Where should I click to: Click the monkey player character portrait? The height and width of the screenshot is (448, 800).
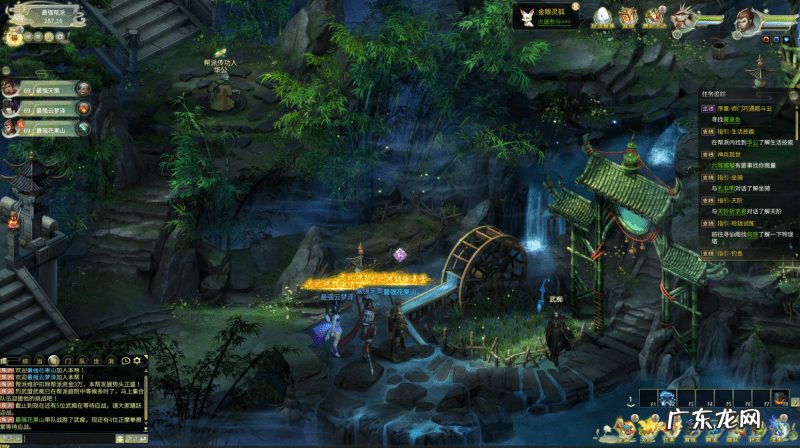pyautogui.click(x=746, y=18)
